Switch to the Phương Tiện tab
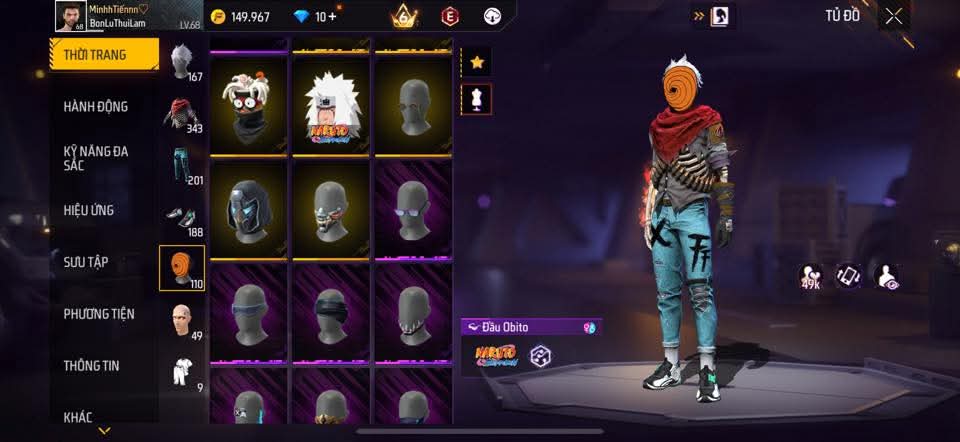 click(x=99, y=314)
